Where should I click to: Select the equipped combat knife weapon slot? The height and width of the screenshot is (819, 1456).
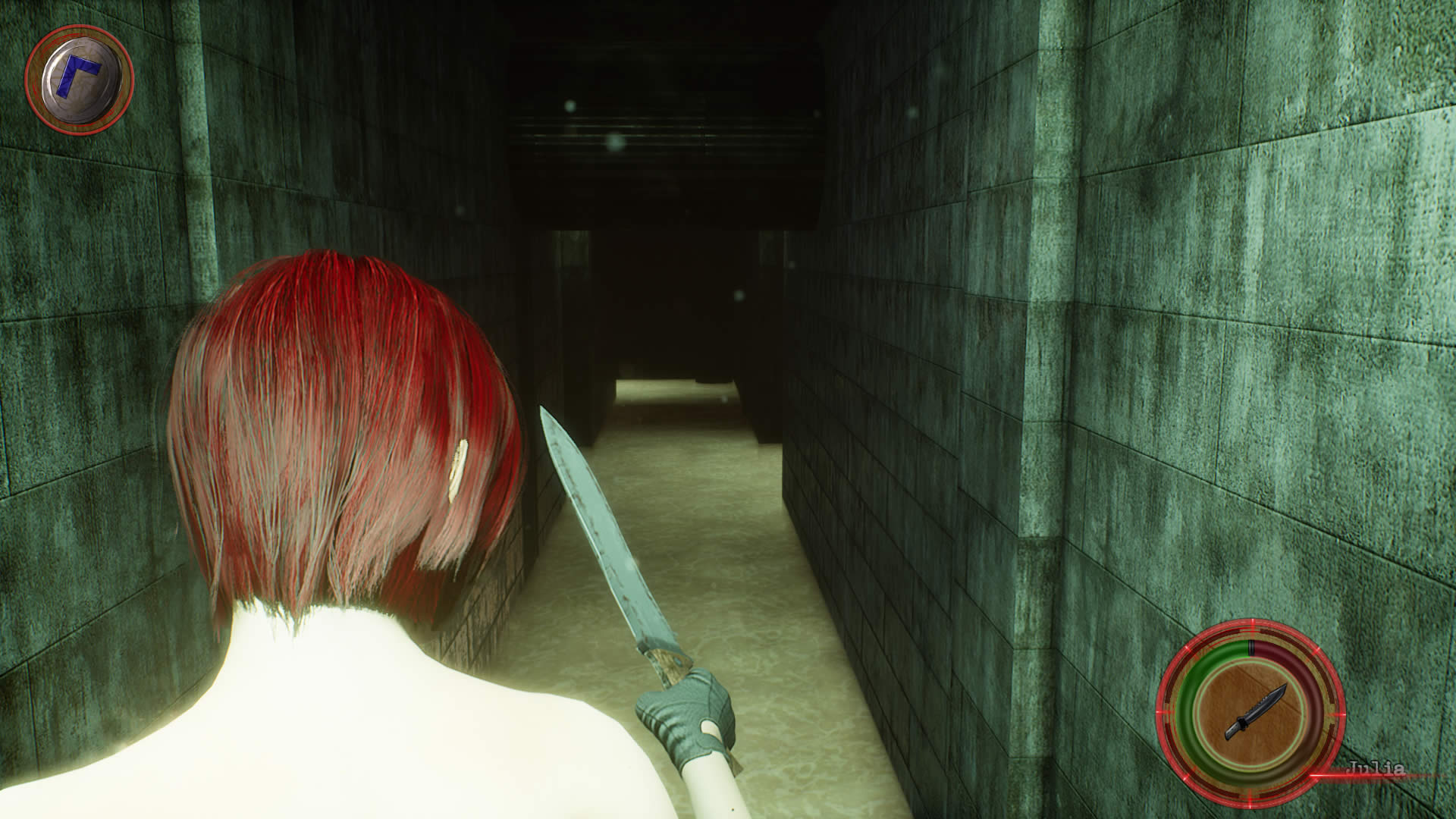pyautogui.click(x=1250, y=713)
